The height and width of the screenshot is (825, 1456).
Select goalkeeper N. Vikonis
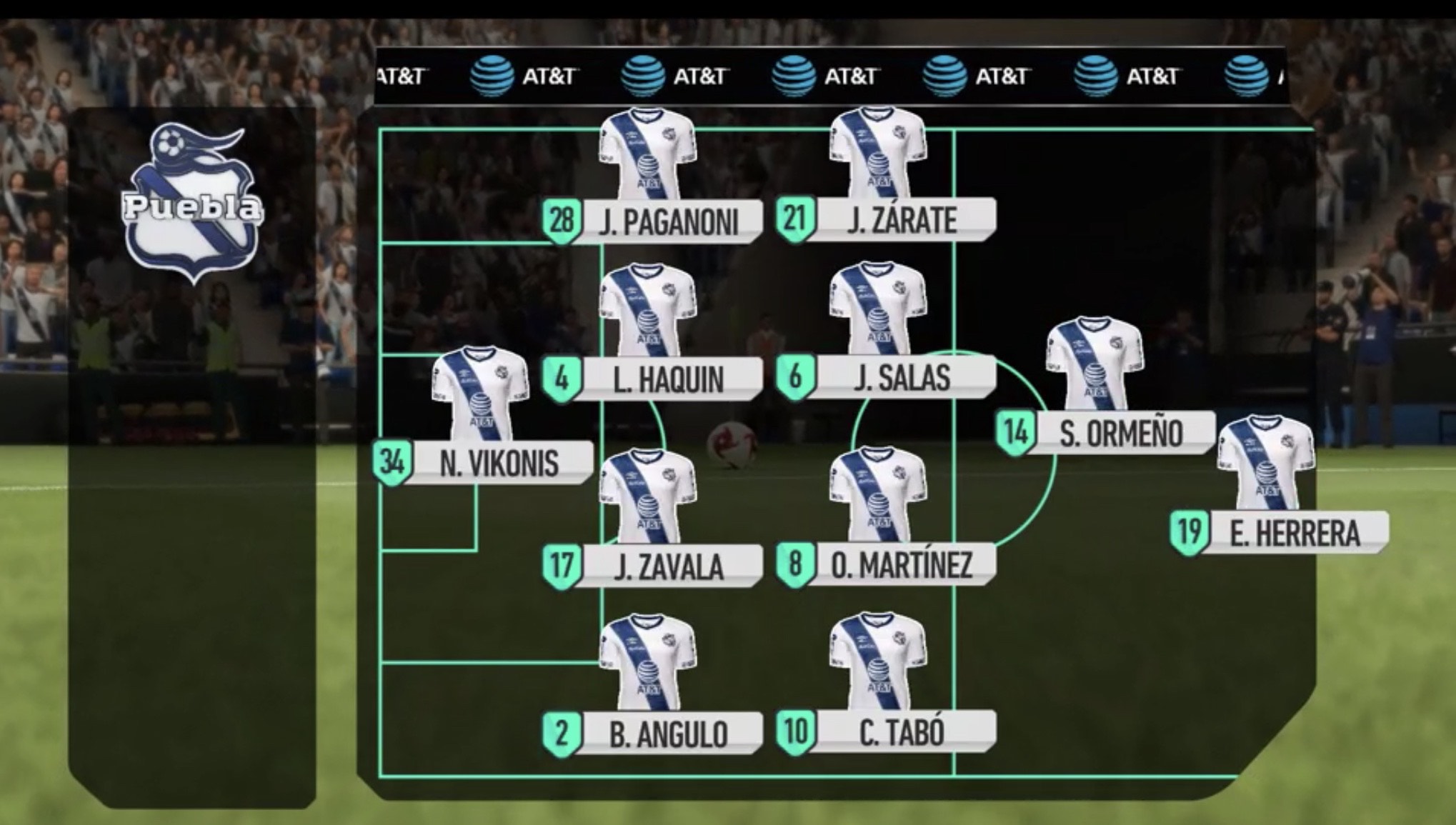tap(484, 463)
